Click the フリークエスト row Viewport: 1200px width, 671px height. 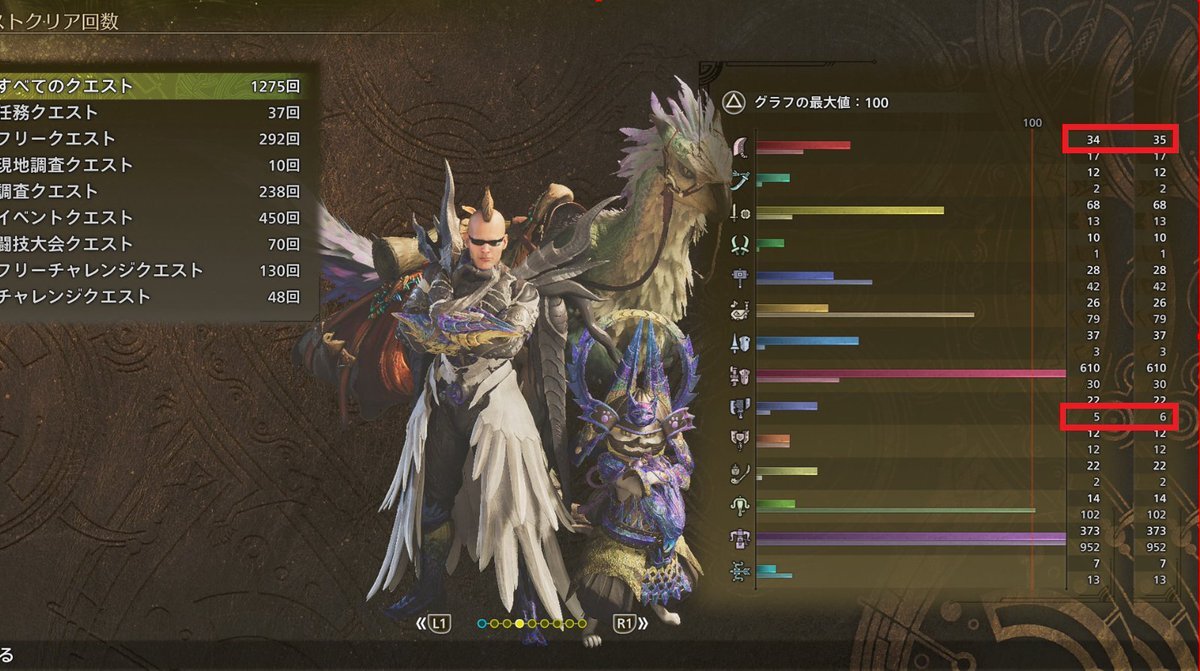pos(150,139)
